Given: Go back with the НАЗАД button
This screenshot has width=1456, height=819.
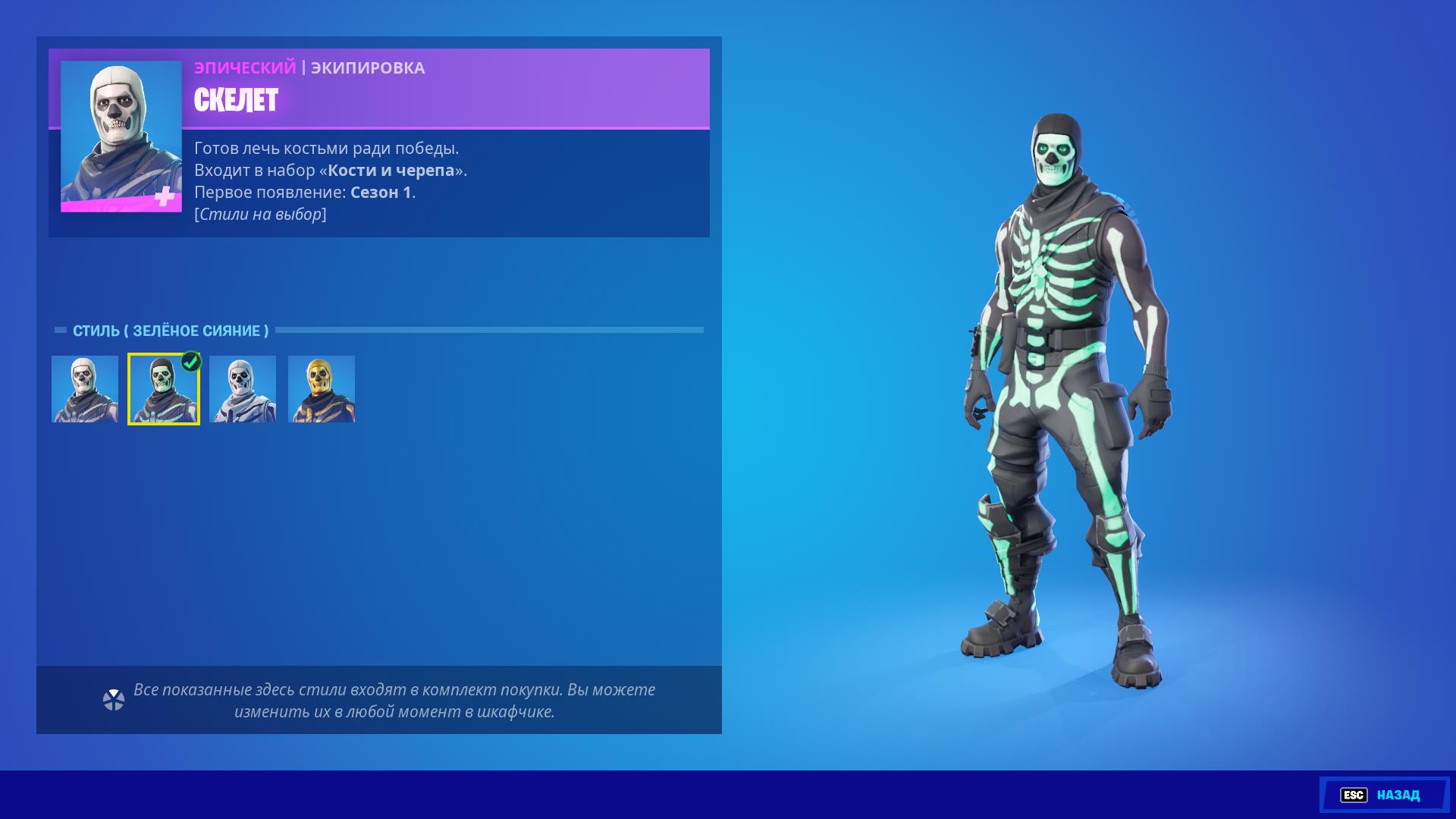Looking at the screenshot, I should [x=1384, y=795].
